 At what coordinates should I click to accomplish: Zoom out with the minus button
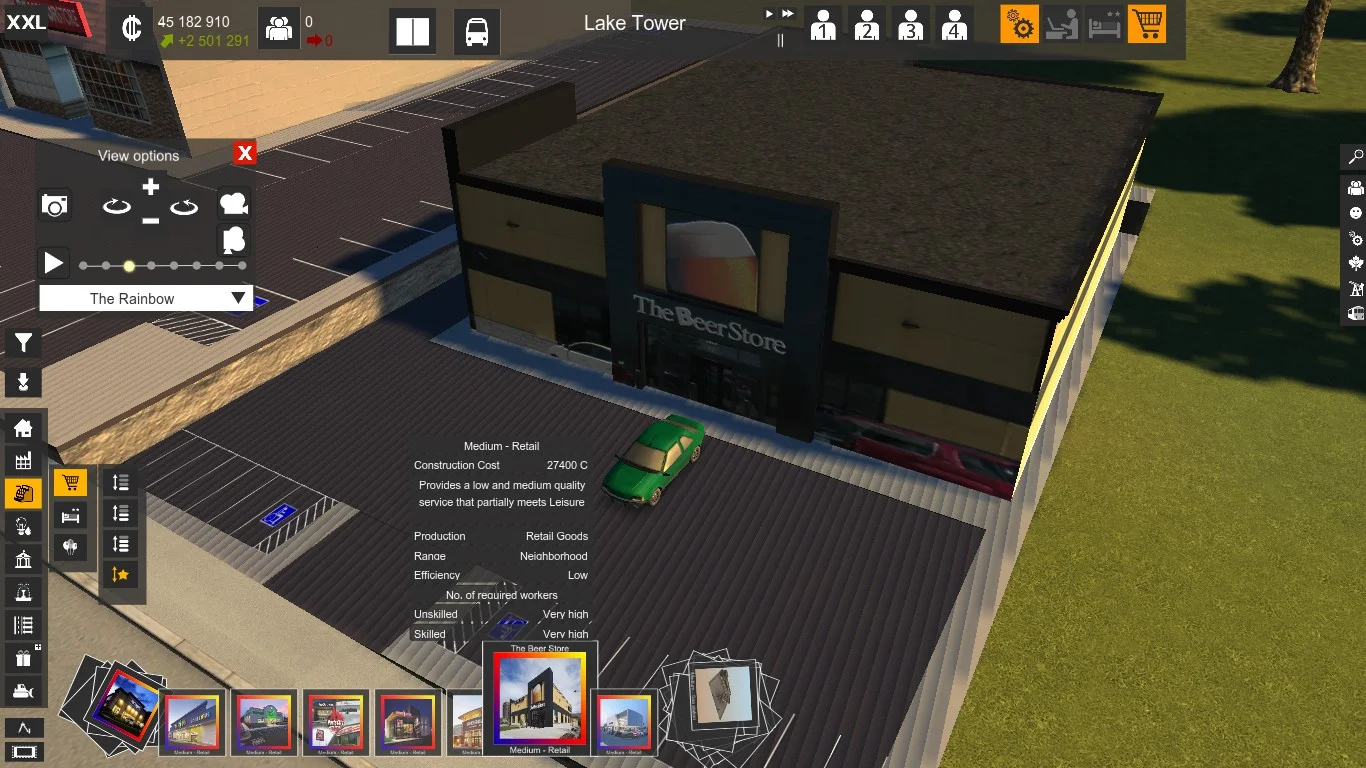[x=150, y=220]
